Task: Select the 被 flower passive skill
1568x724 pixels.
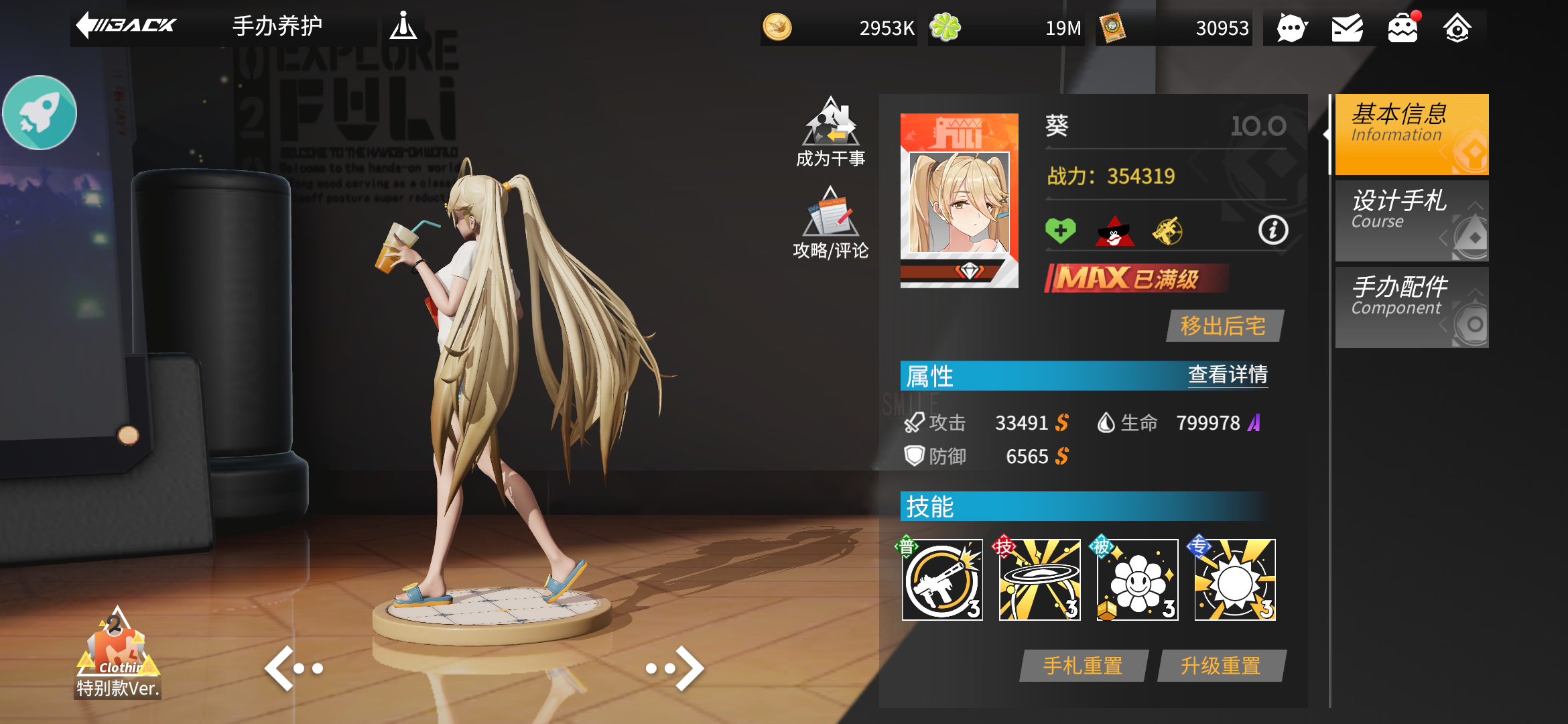Action: (x=1136, y=579)
